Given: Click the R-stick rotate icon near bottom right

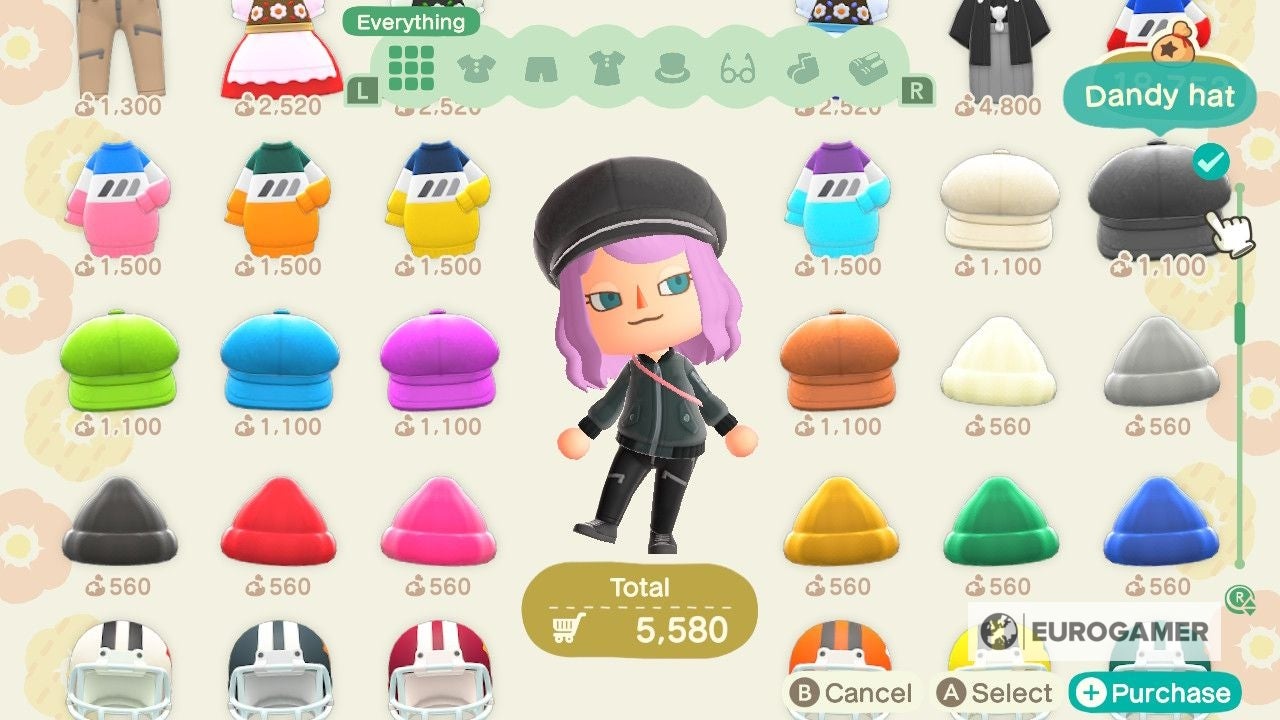Looking at the screenshot, I should pos(1240,602).
